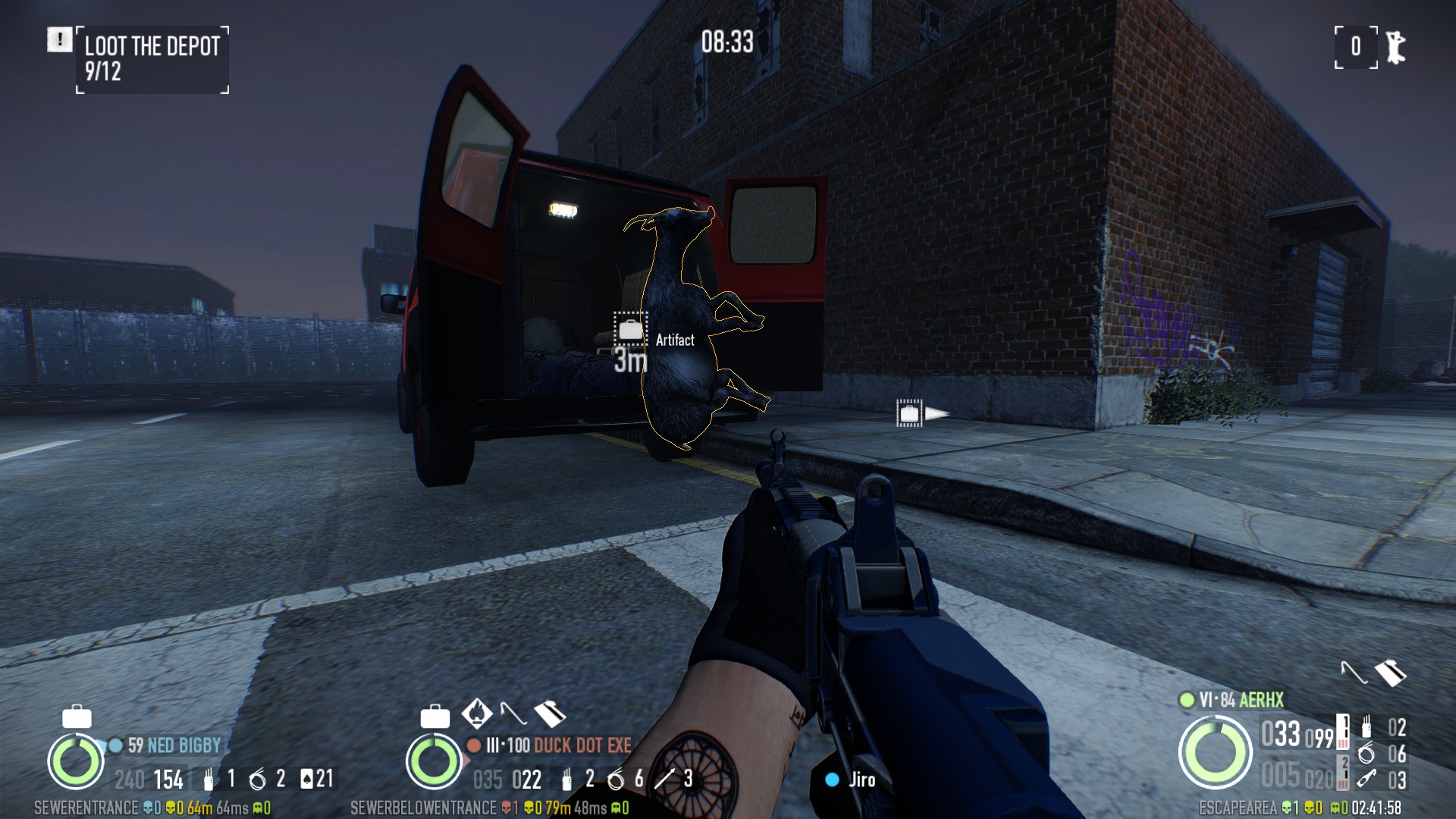
Task: Click the hostage counter icon
Action: 1395,47
